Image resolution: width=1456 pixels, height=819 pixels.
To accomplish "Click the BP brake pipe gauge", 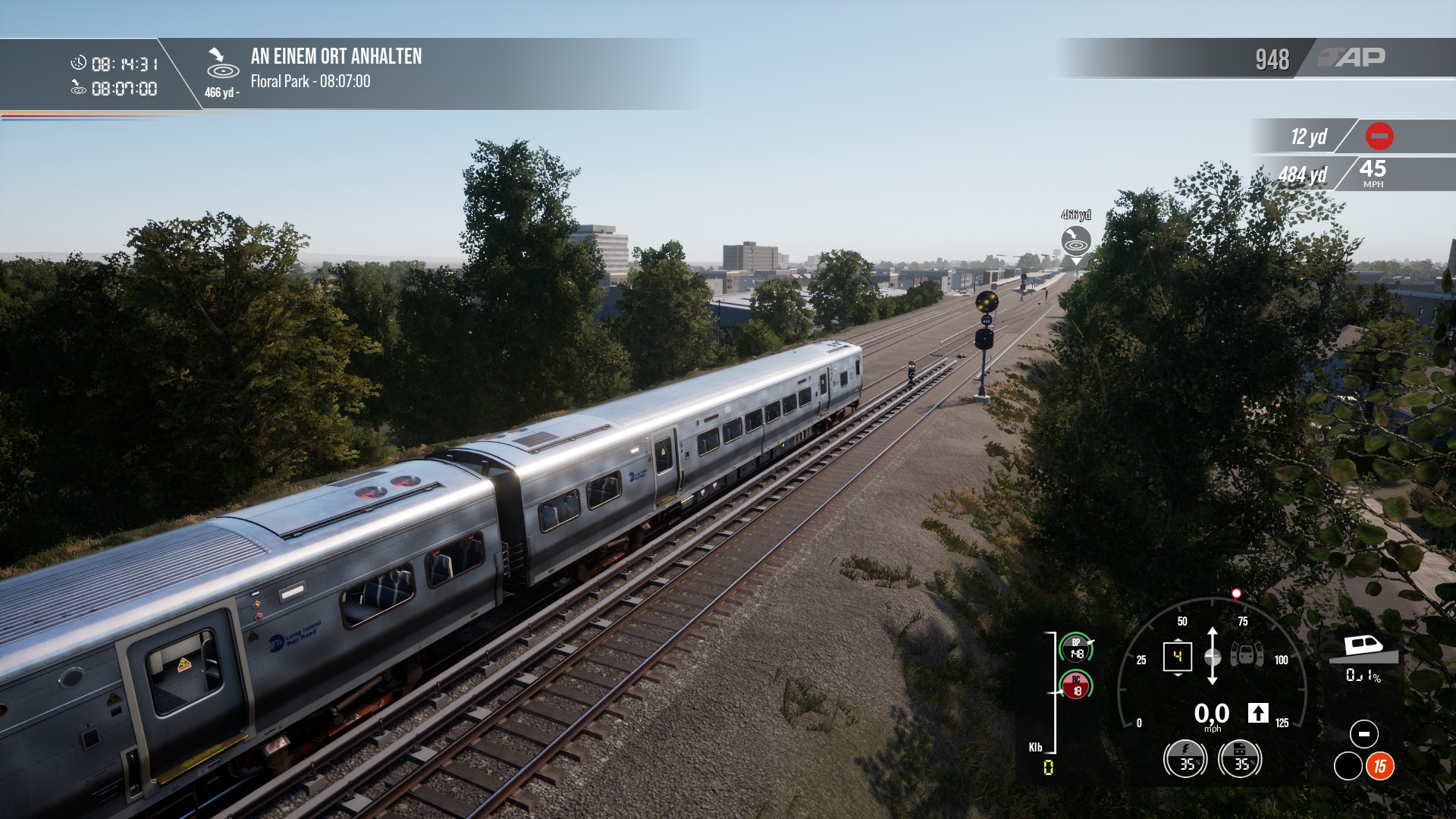I will pos(1076,648).
